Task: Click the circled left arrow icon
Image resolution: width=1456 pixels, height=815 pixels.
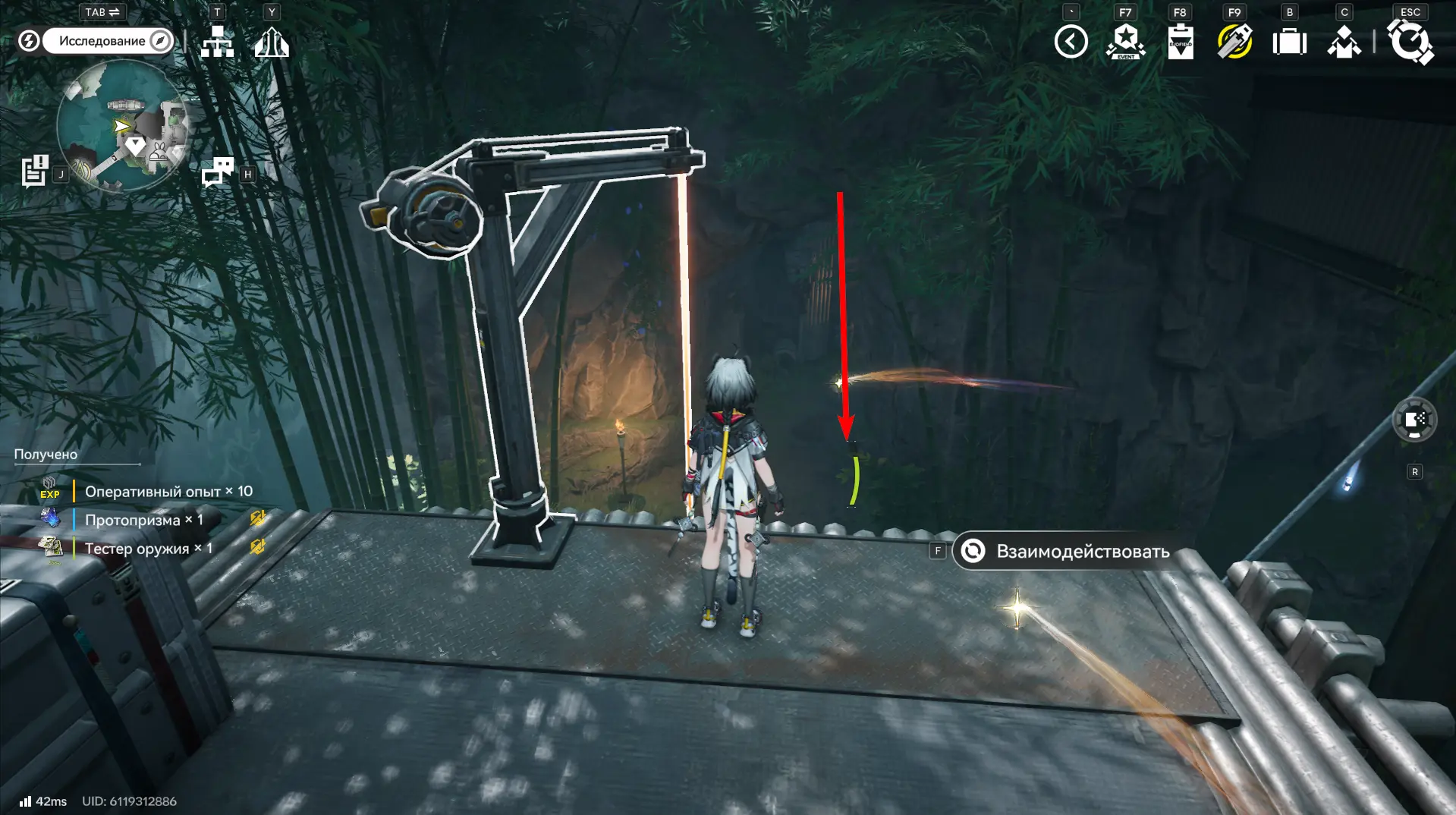Action: tap(1071, 42)
